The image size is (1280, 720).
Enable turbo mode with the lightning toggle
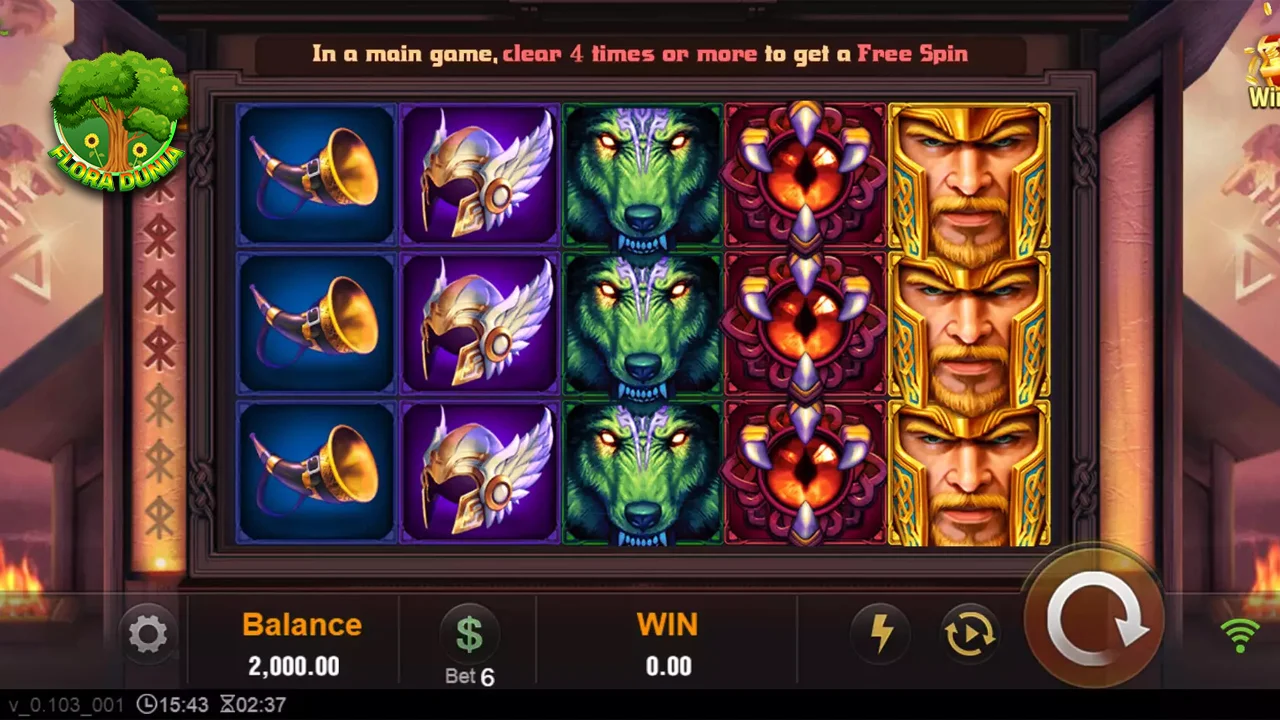coord(881,632)
